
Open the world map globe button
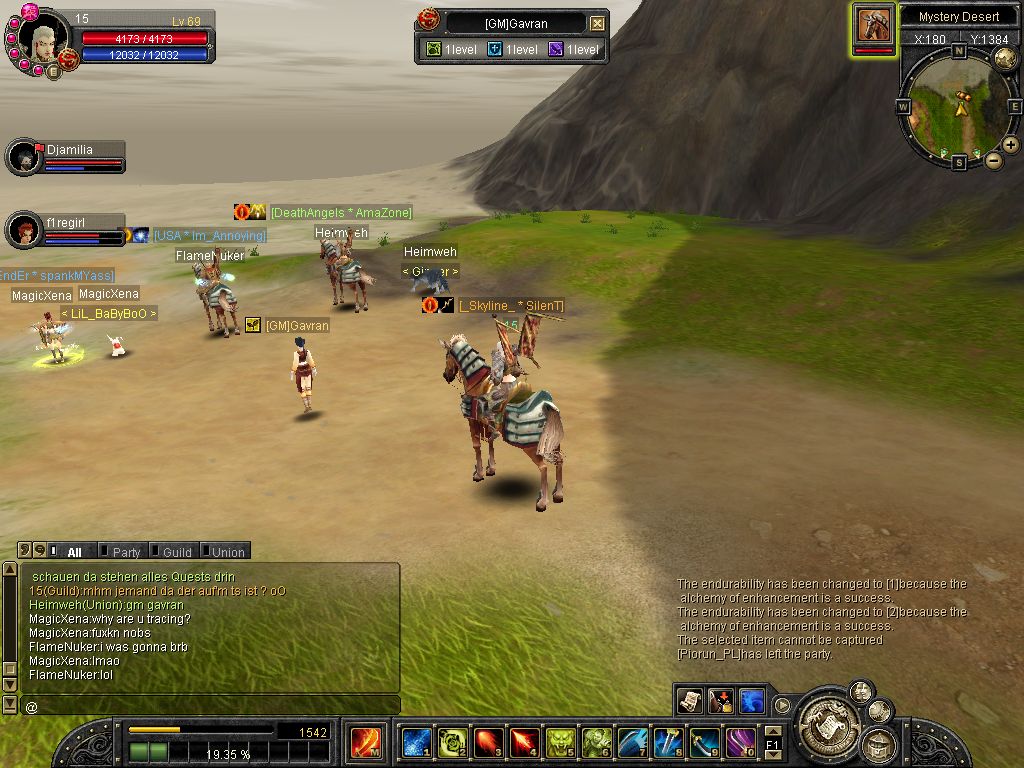pos(1005,58)
